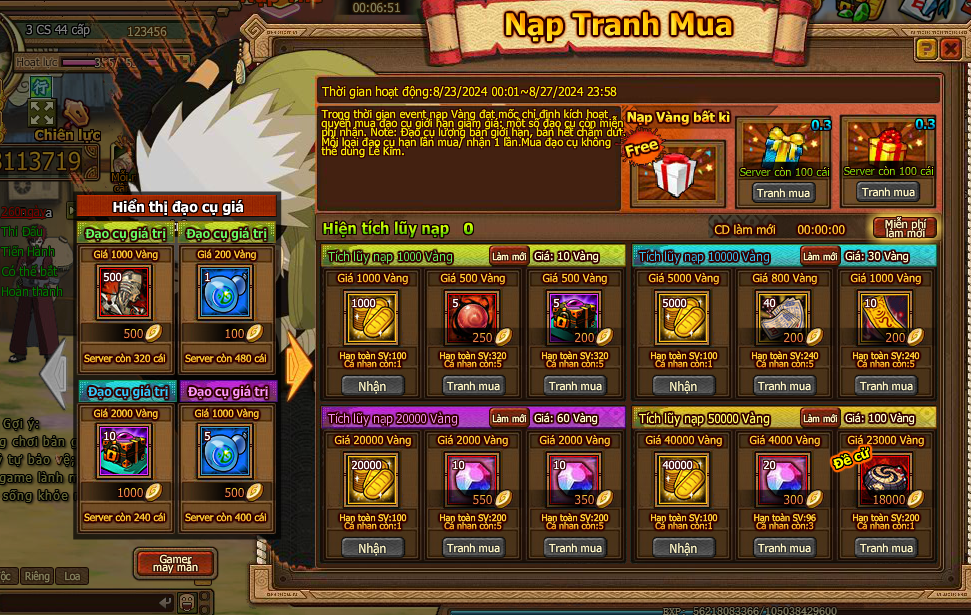
Task: Open the chat emoji face picker
Action: click(x=186, y=602)
